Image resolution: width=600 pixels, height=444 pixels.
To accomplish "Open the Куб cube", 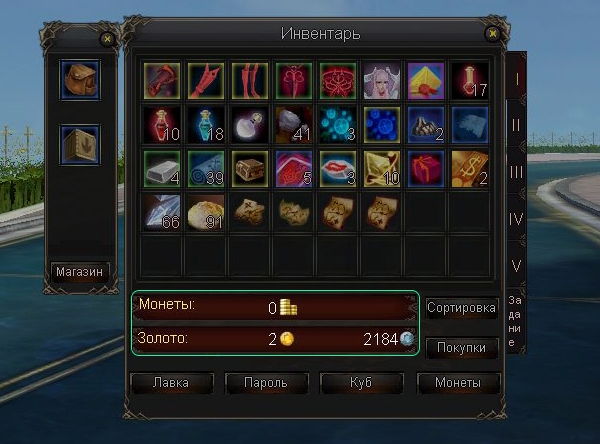I will [361, 383].
